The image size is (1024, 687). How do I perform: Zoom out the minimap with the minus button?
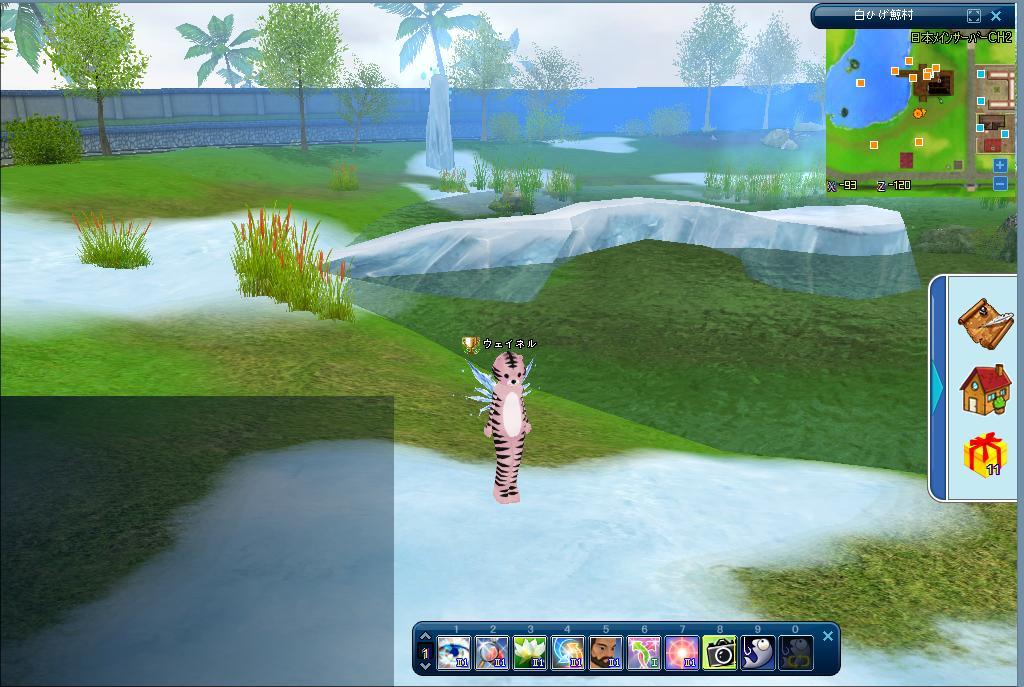(1000, 183)
